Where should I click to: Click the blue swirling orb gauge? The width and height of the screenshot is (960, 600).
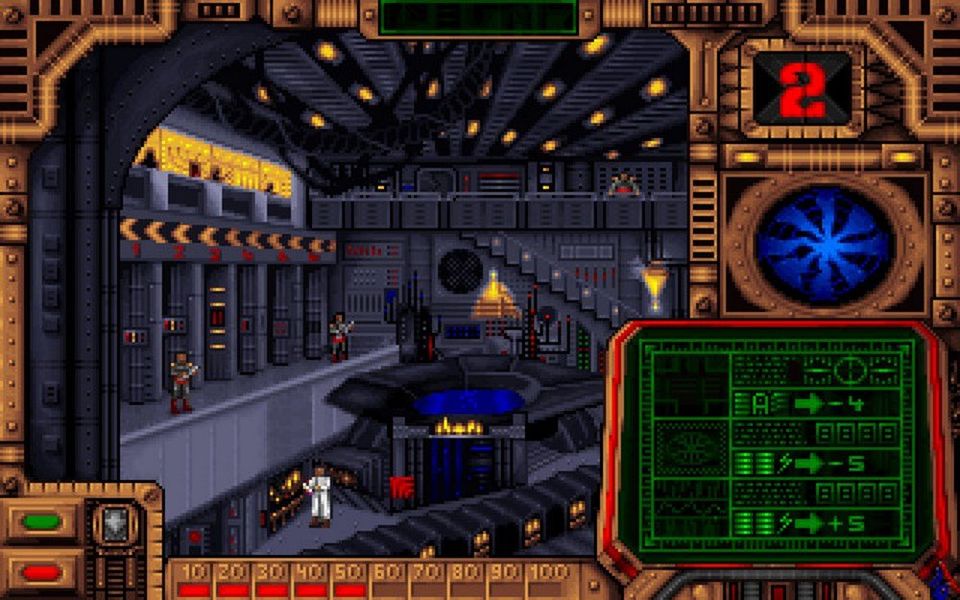click(823, 245)
